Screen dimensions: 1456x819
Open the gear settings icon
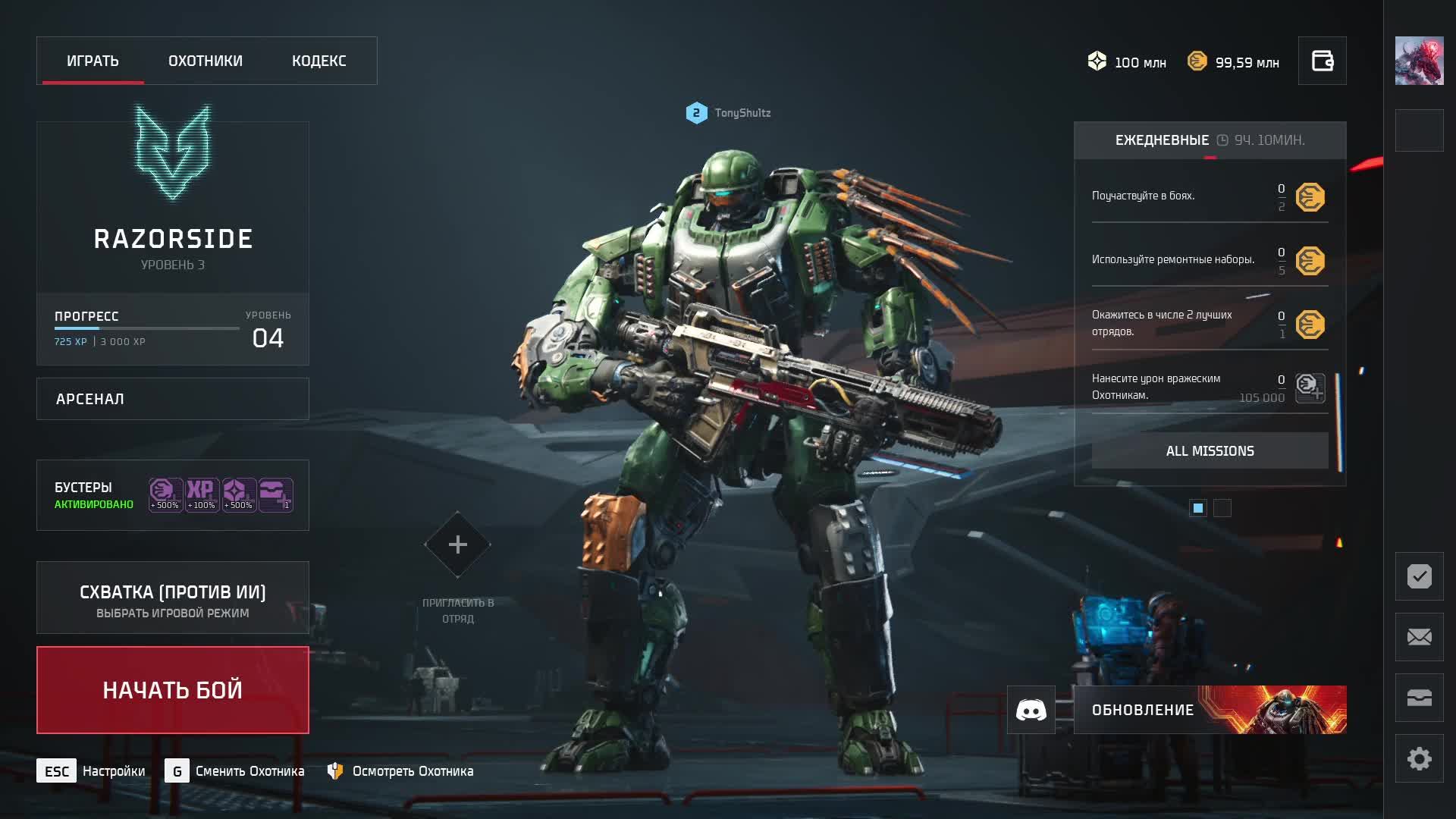click(1419, 758)
